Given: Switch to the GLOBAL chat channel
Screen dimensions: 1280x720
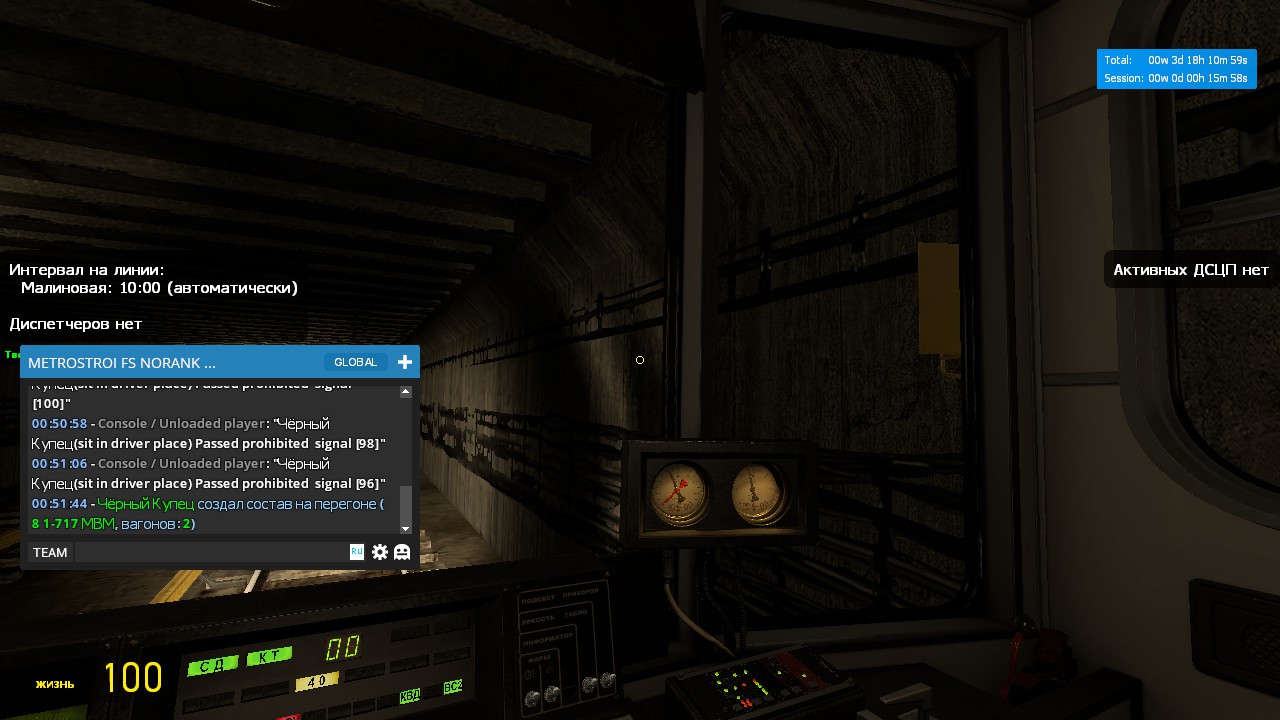Looking at the screenshot, I should (x=355, y=362).
